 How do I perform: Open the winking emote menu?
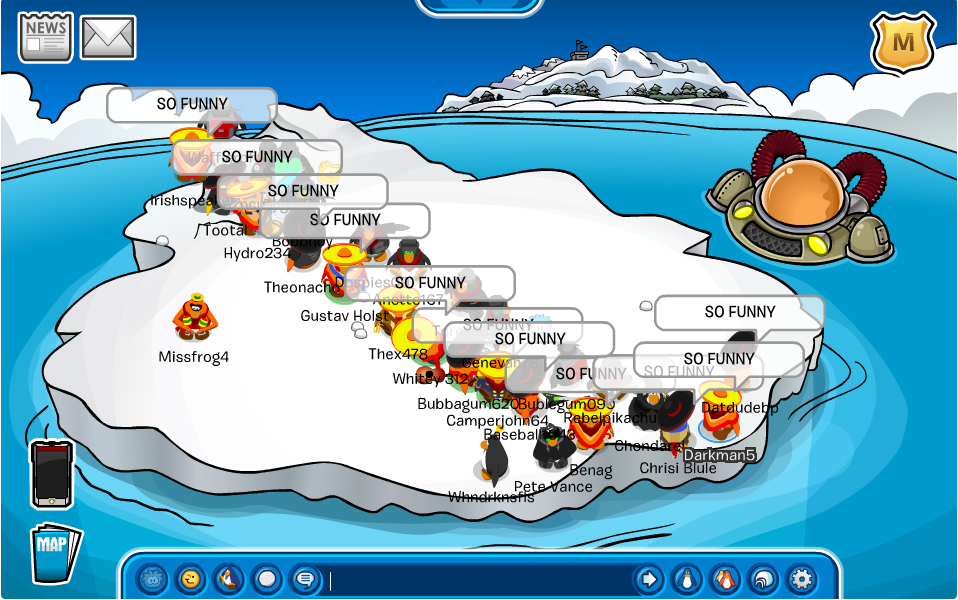(190, 578)
